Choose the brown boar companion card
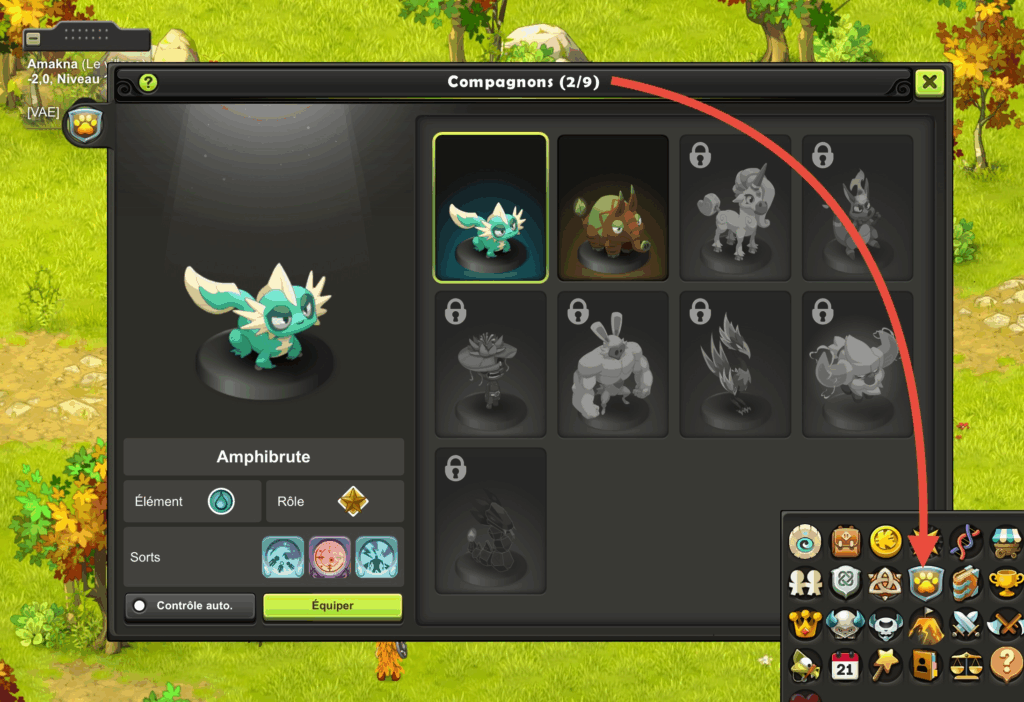The height and width of the screenshot is (702, 1024). pos(612,207)
